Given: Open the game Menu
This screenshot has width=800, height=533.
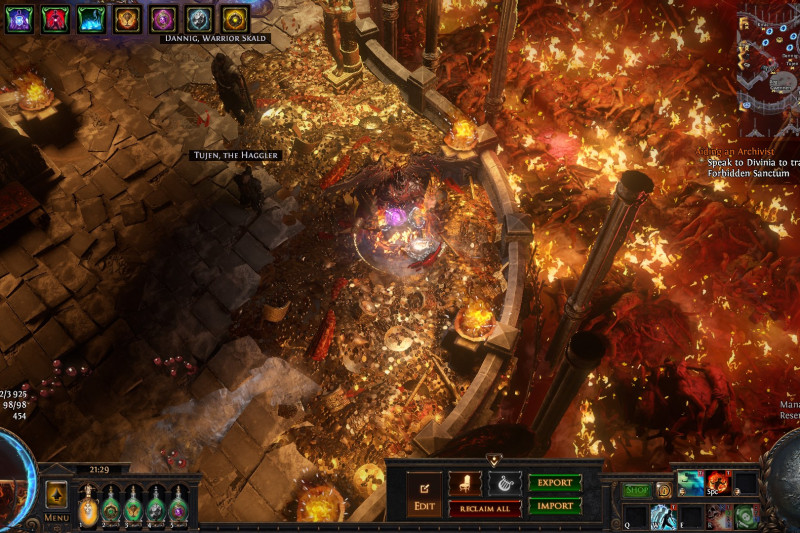Looking at the screenshot, I should [56, 517].
